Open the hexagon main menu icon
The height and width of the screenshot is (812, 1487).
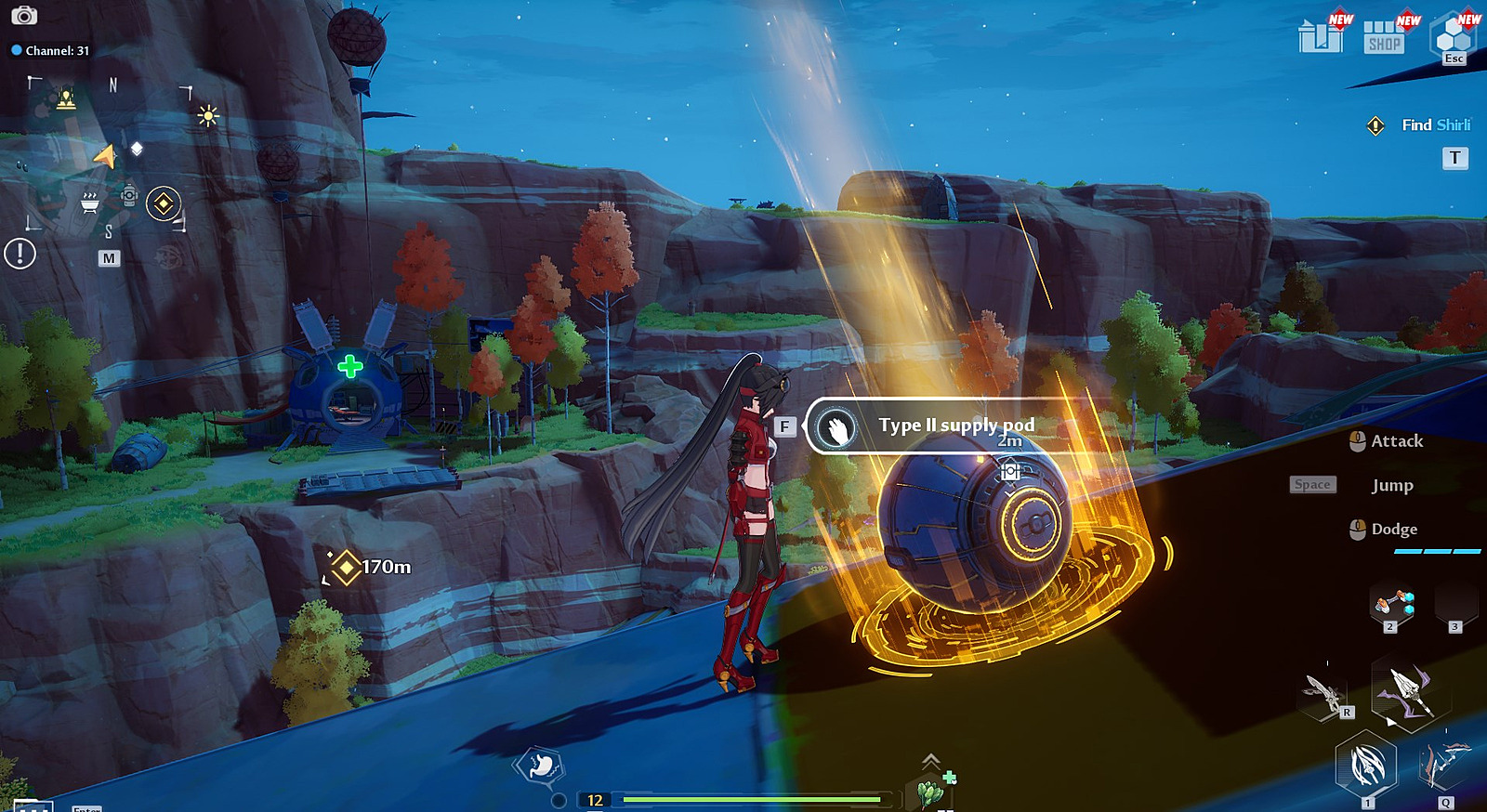point(1454,37)
